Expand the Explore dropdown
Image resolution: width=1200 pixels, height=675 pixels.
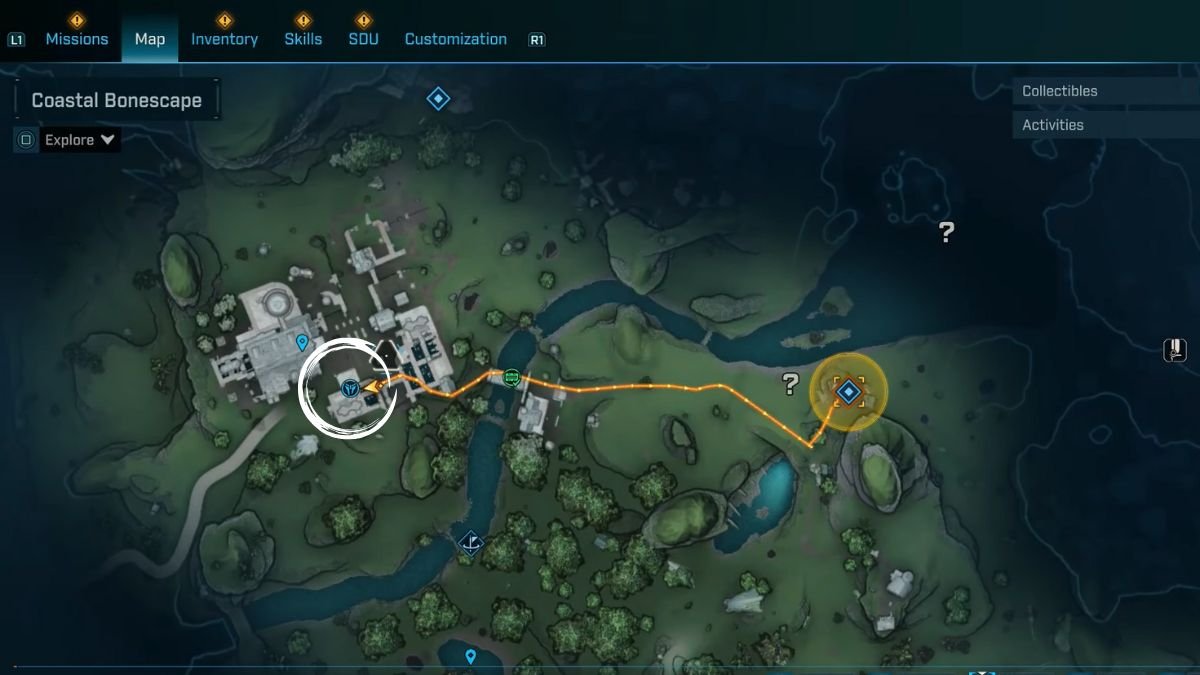pyautogui.click(x=79, y=140)
